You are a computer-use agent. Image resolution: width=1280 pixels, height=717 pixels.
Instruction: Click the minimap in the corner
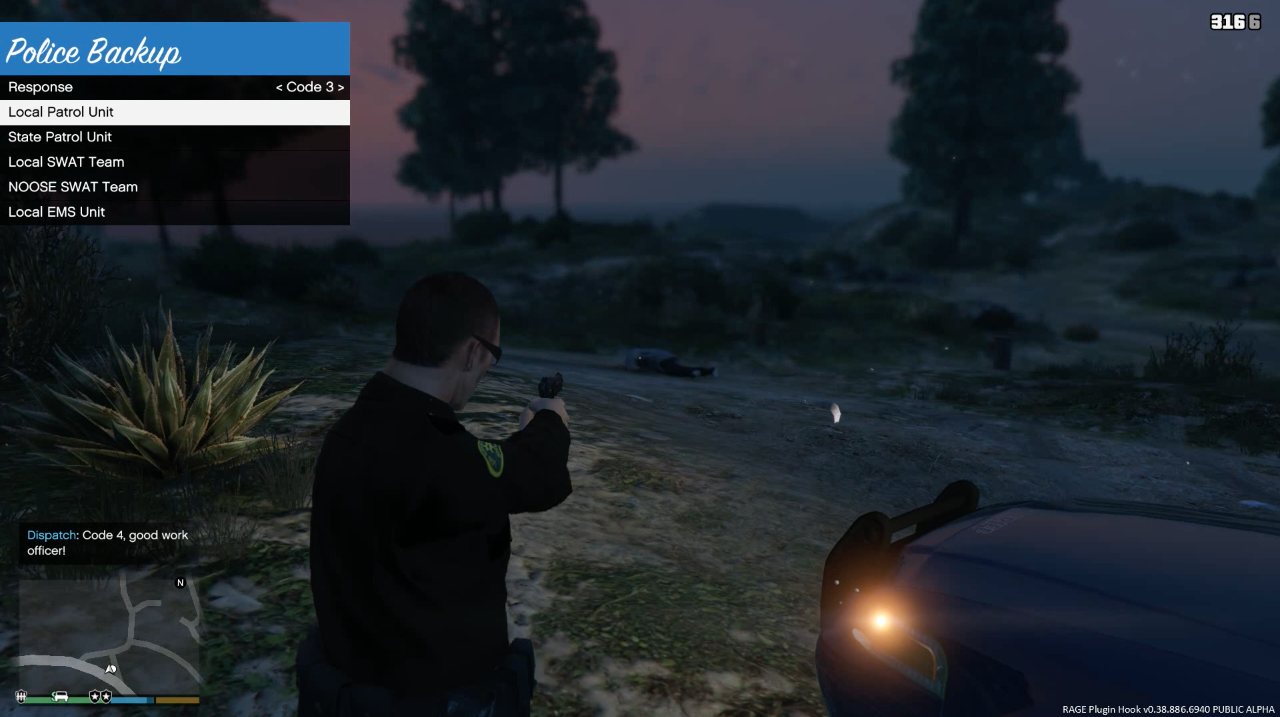point(109,630)
